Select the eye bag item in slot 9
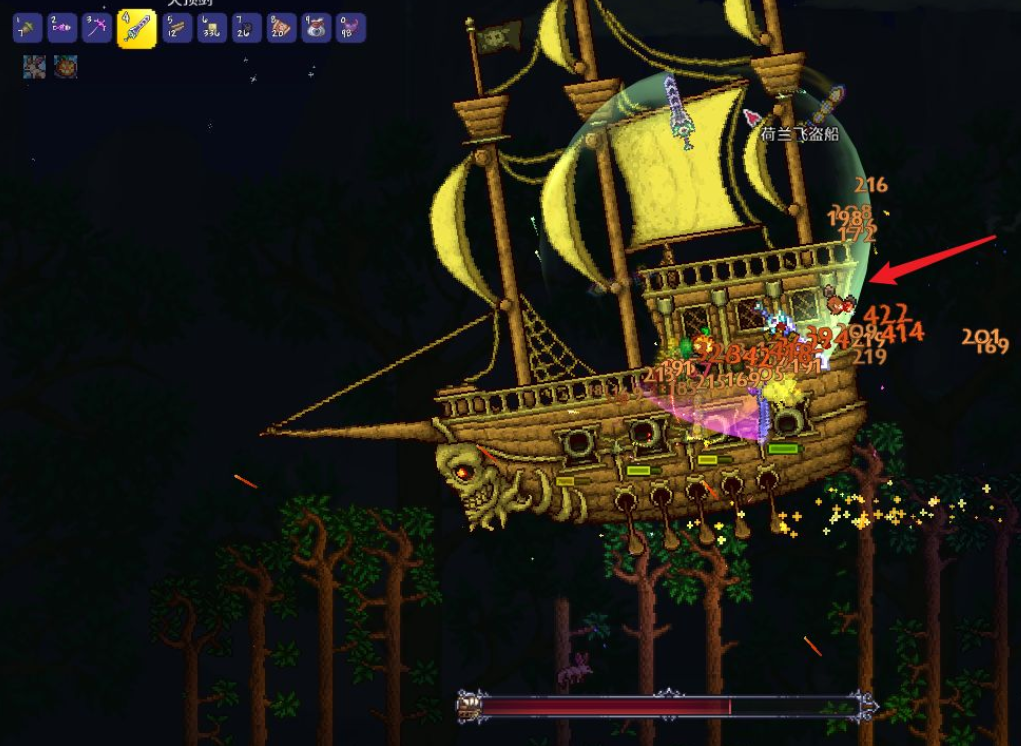The width and height of the screenshot is (1021, 746). (316, 28)
